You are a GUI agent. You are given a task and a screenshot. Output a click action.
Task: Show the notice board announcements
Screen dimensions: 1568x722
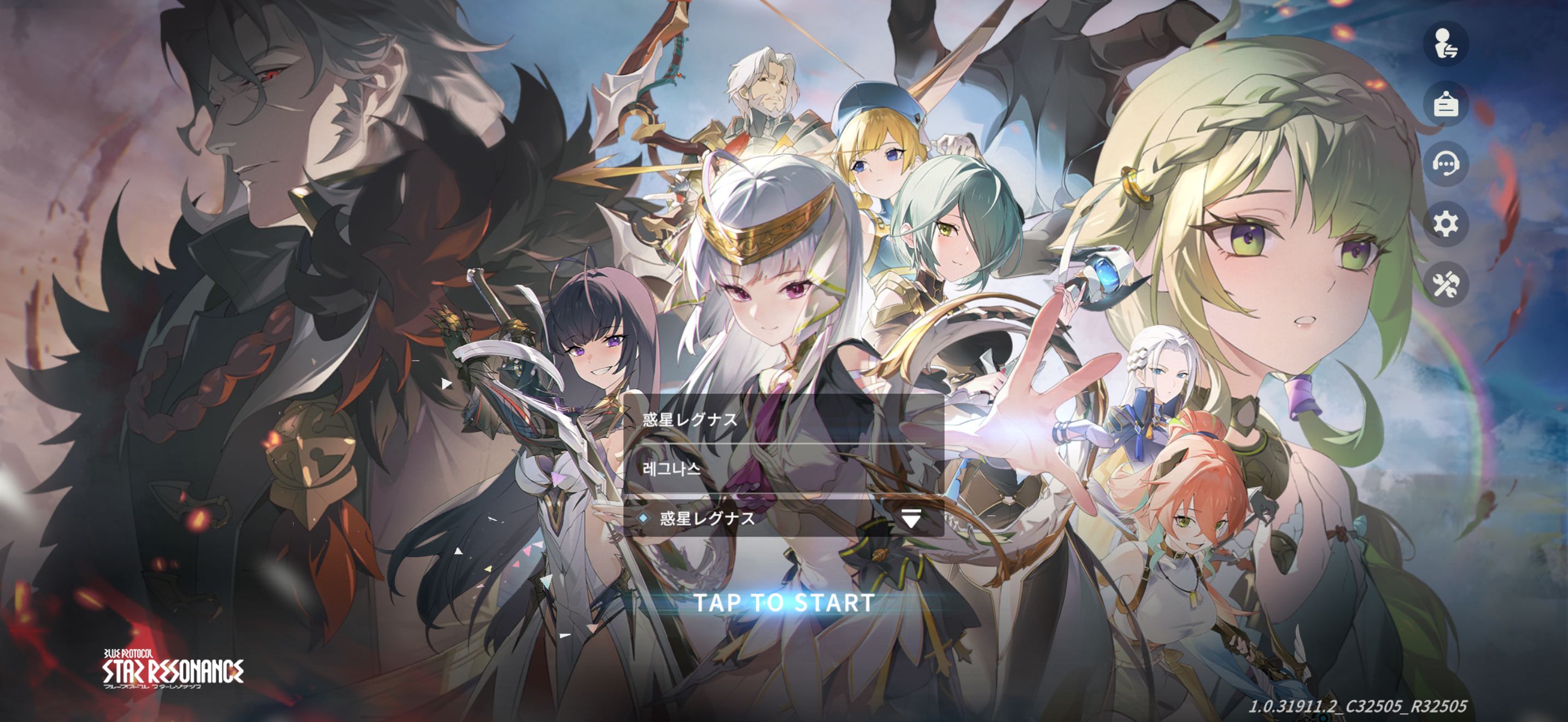click(x=1446, y=104)
